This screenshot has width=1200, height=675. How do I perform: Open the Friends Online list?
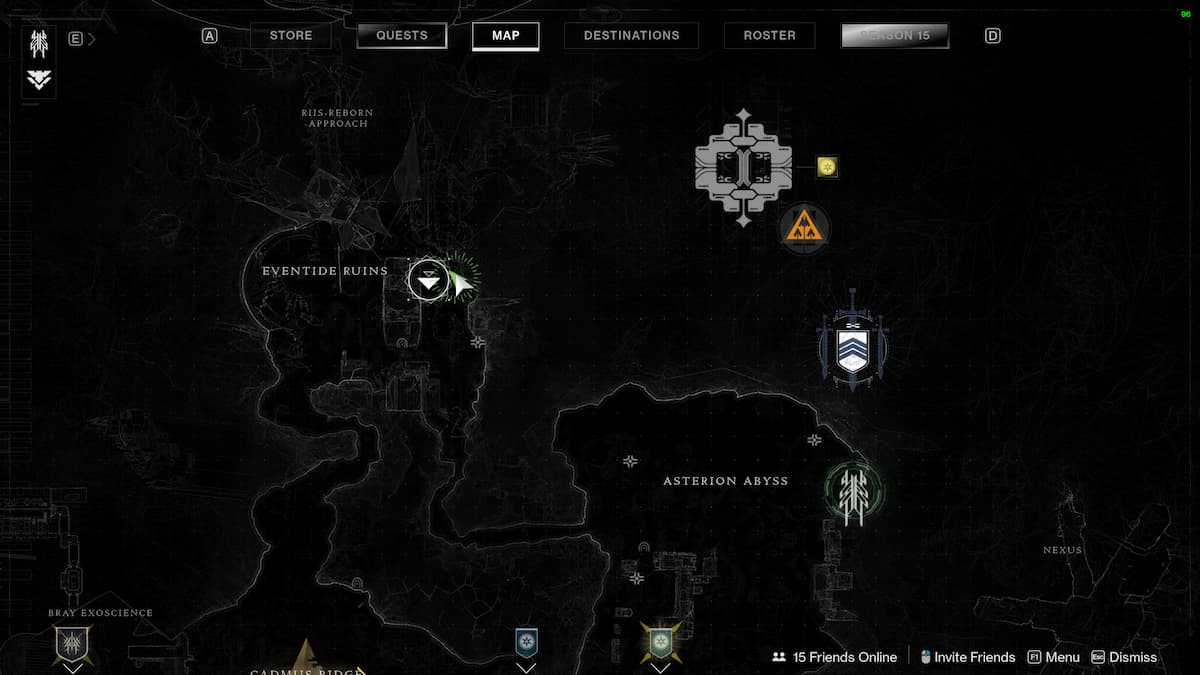(834, 657)
